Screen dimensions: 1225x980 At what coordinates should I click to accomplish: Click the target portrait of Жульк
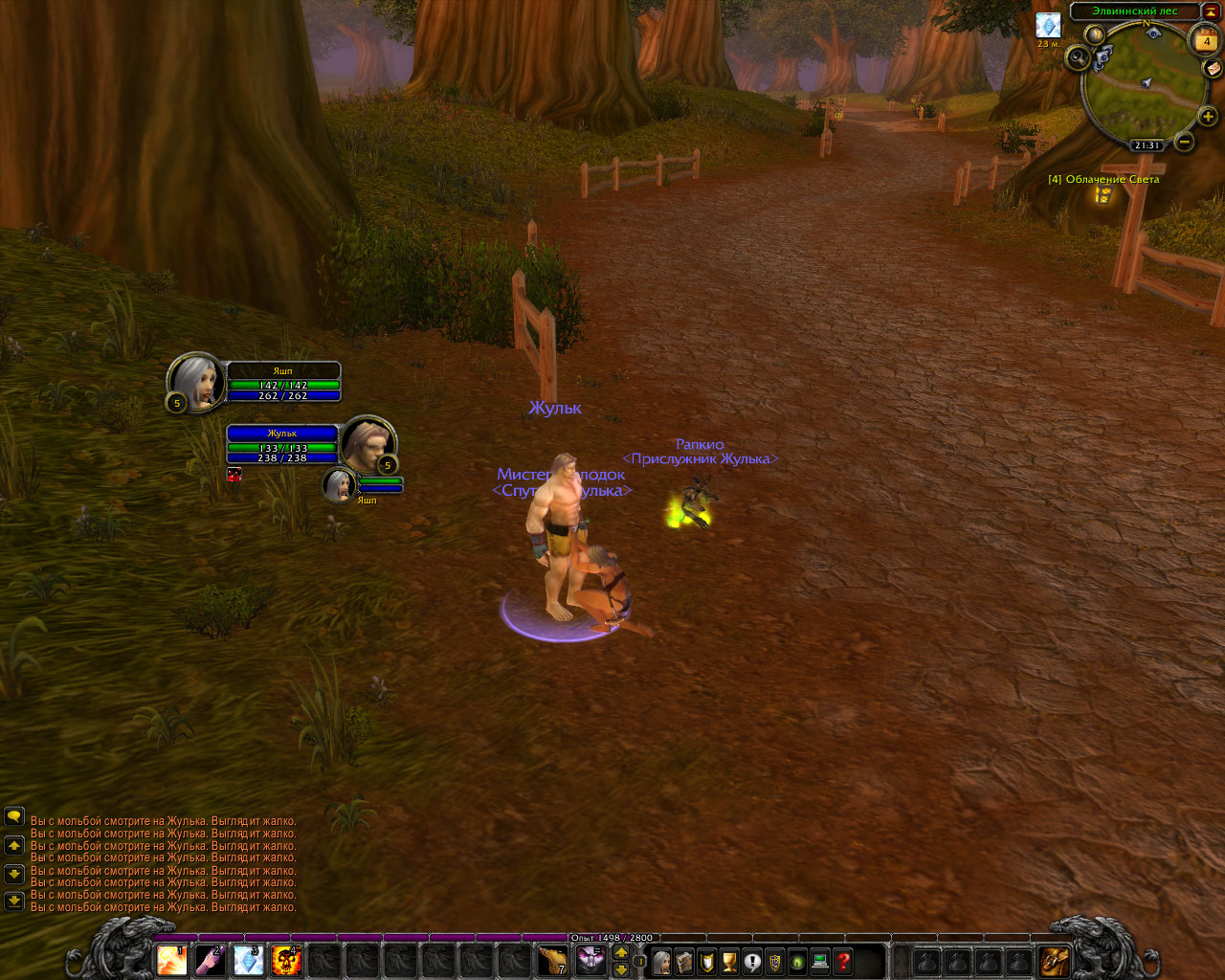click(x=368, y=443)
